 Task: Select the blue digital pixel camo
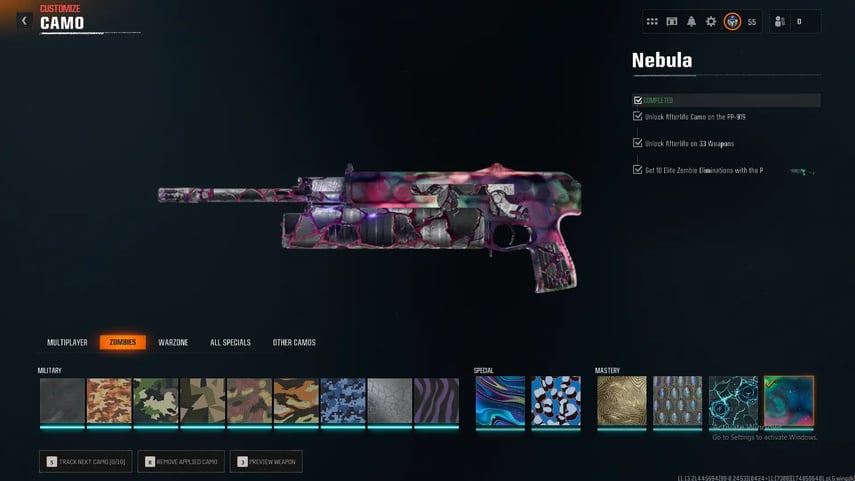[343, 401]
